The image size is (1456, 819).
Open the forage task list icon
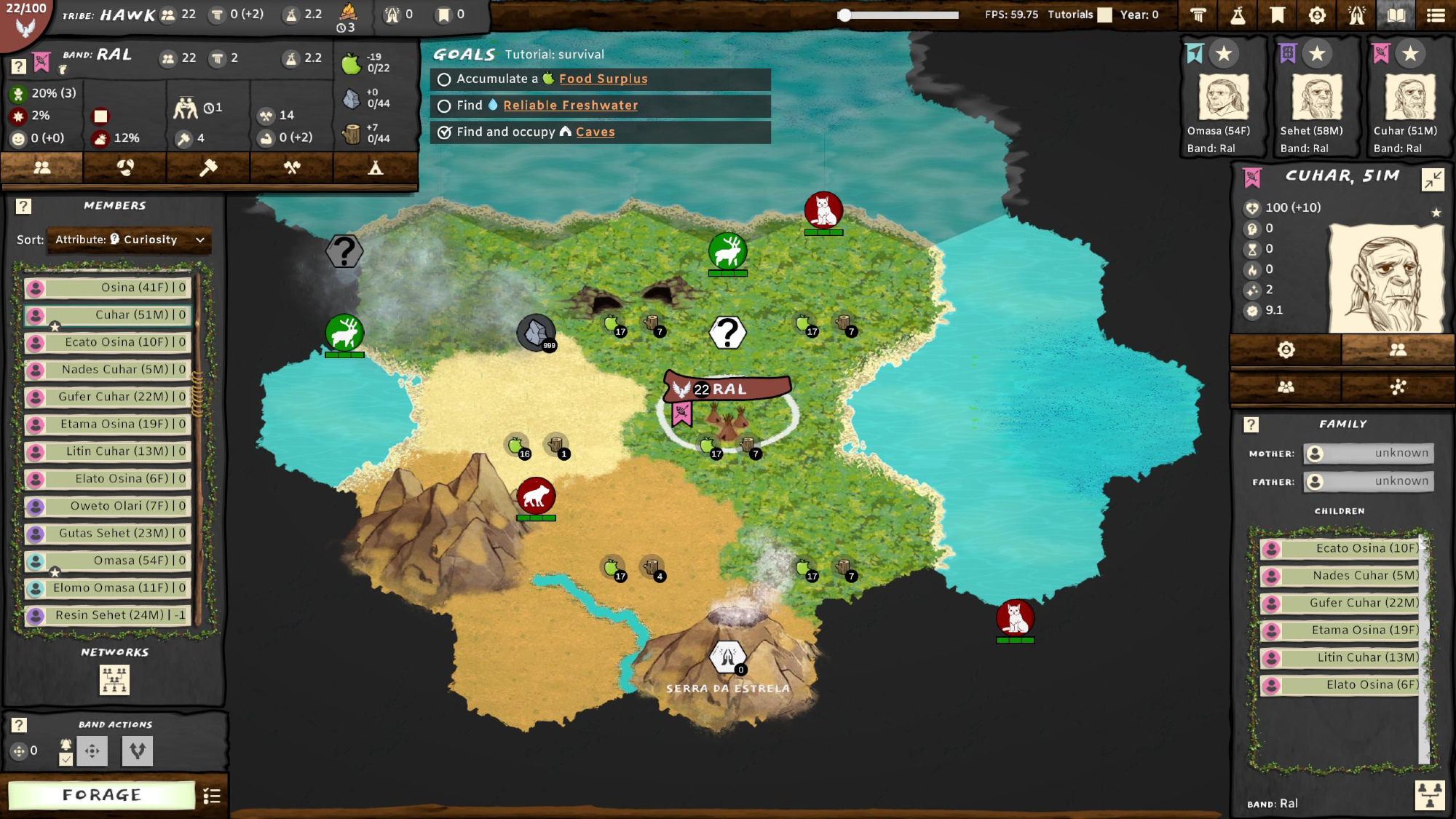coord(212,796)
